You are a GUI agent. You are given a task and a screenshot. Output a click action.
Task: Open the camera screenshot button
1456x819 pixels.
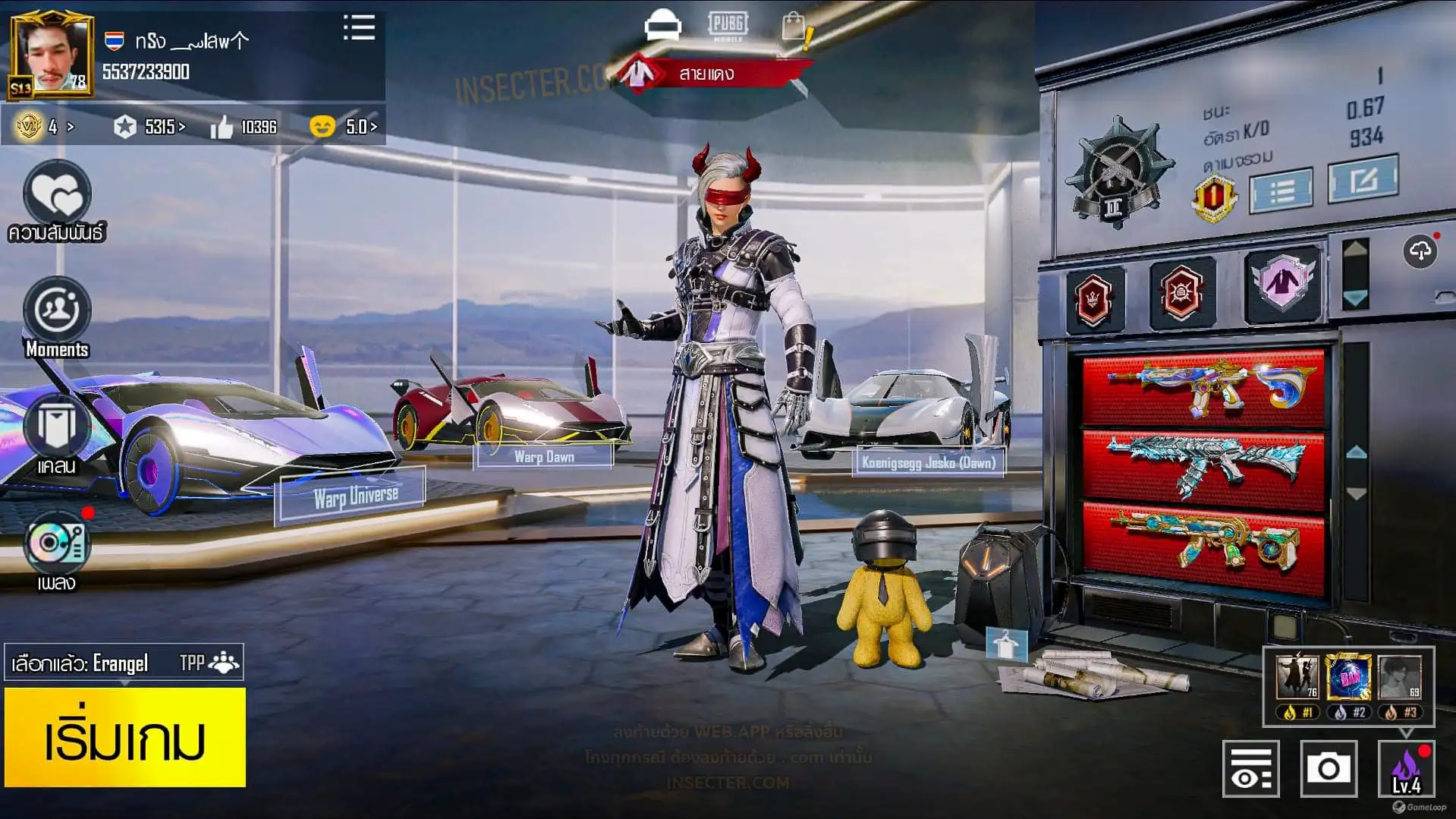[x=1328, y=769]
